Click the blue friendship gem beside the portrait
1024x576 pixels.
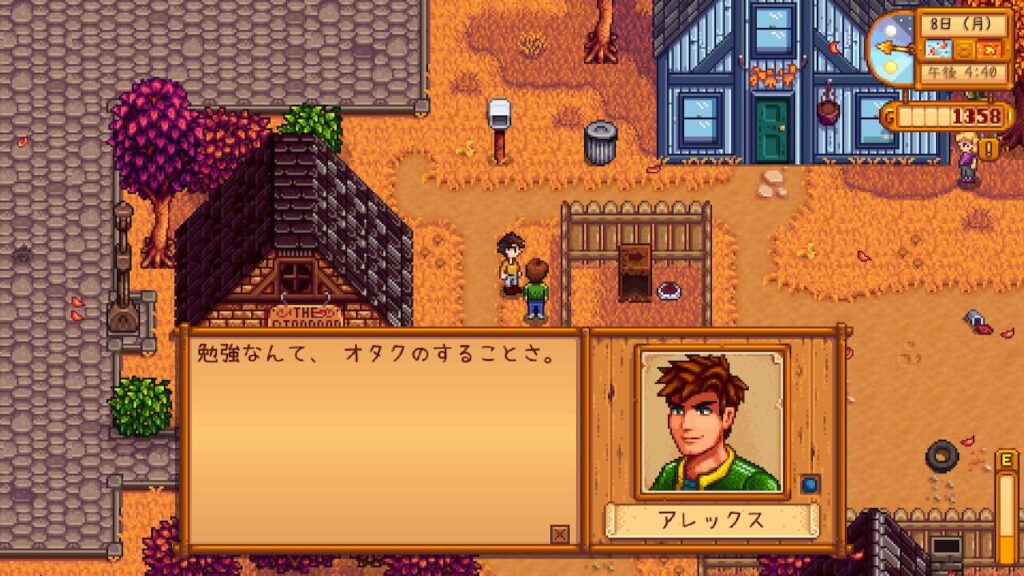(809, 482)
